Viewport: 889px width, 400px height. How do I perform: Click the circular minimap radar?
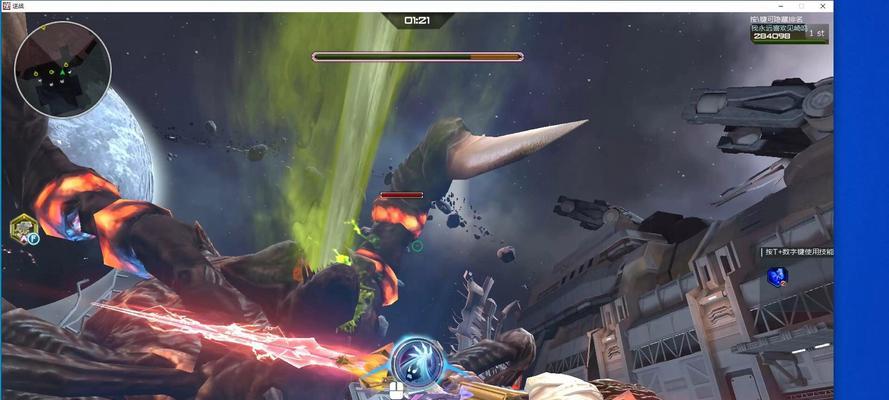(63, 69)
